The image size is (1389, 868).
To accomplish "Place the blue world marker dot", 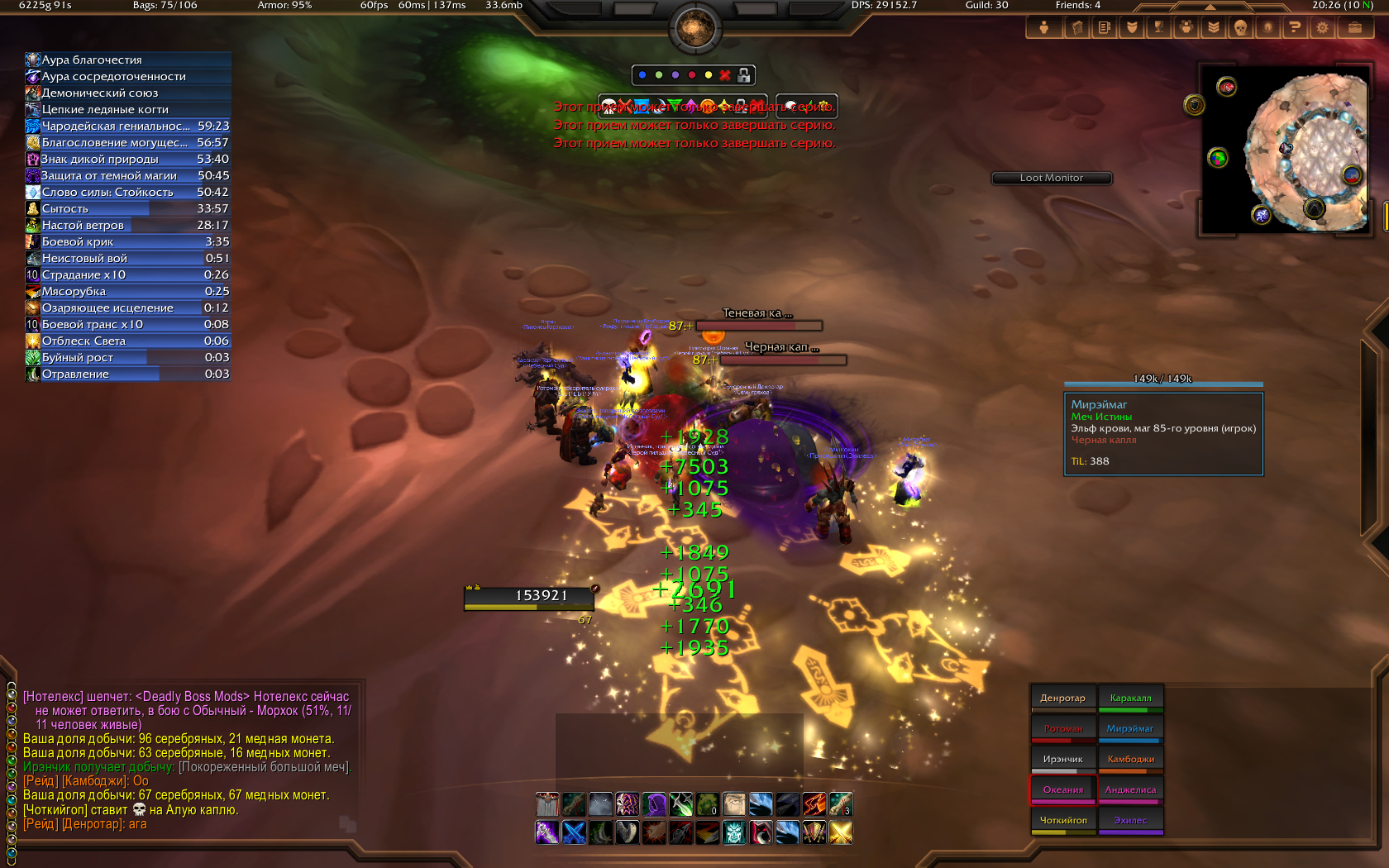I will (x=642, y=75).
